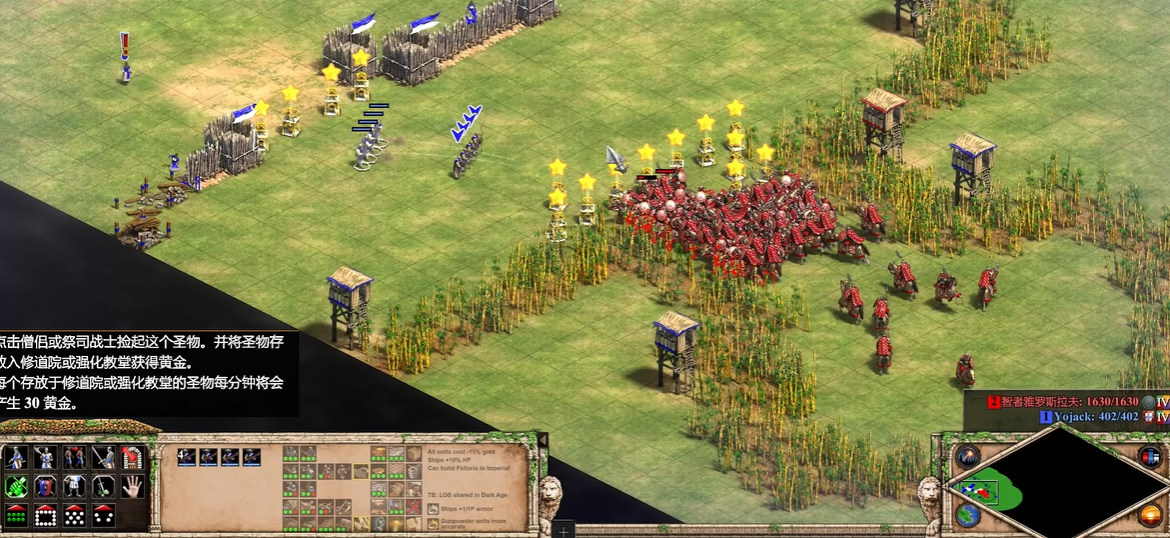Set Defensive stance with the shield icon
This screenshot has height=538, width=1170.
coord(45,487)
